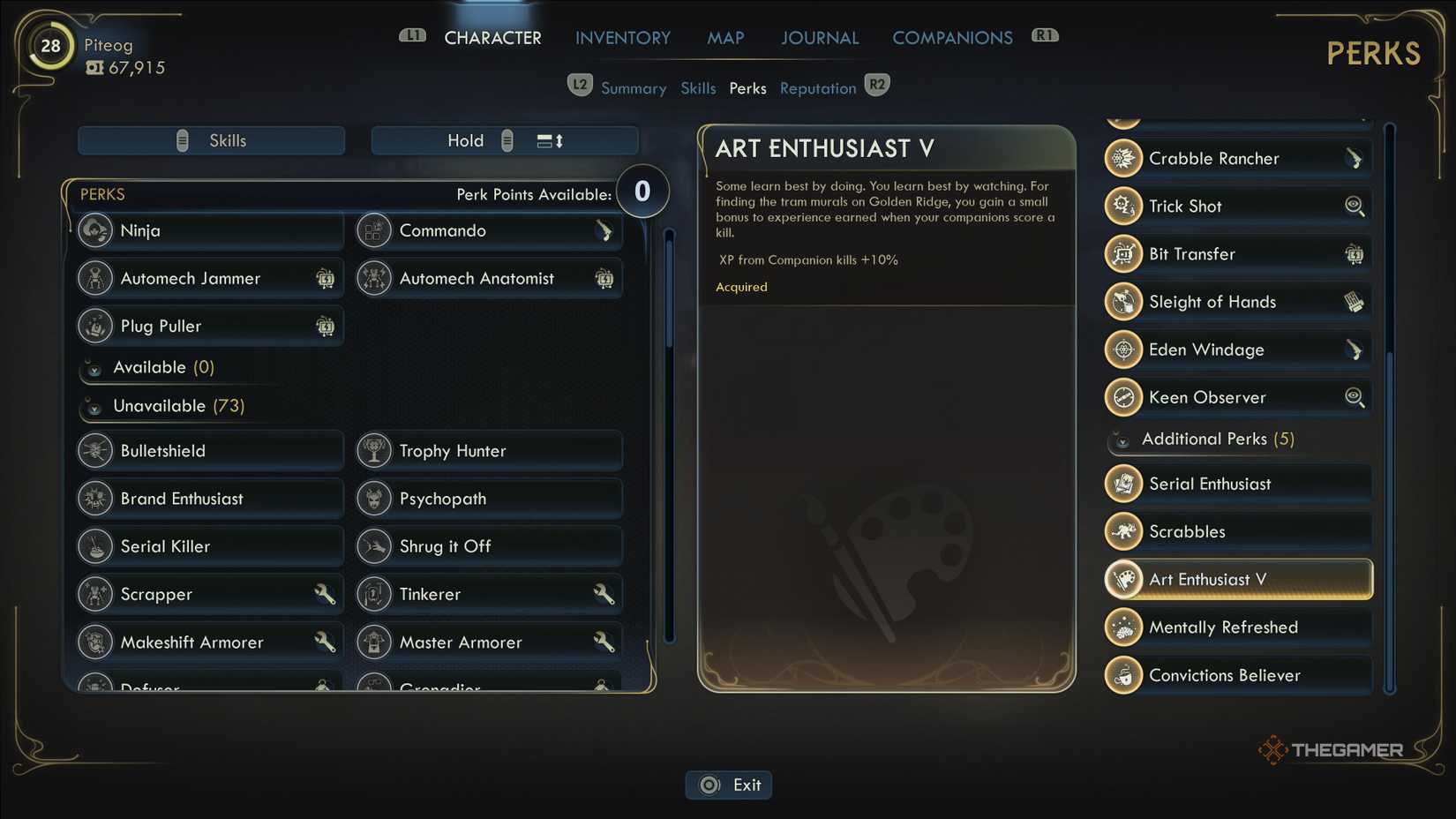This screenshot has width=1456, height=819.
Task: Click the Trophy Hunter perk icon
Action: tap(374, 450)
